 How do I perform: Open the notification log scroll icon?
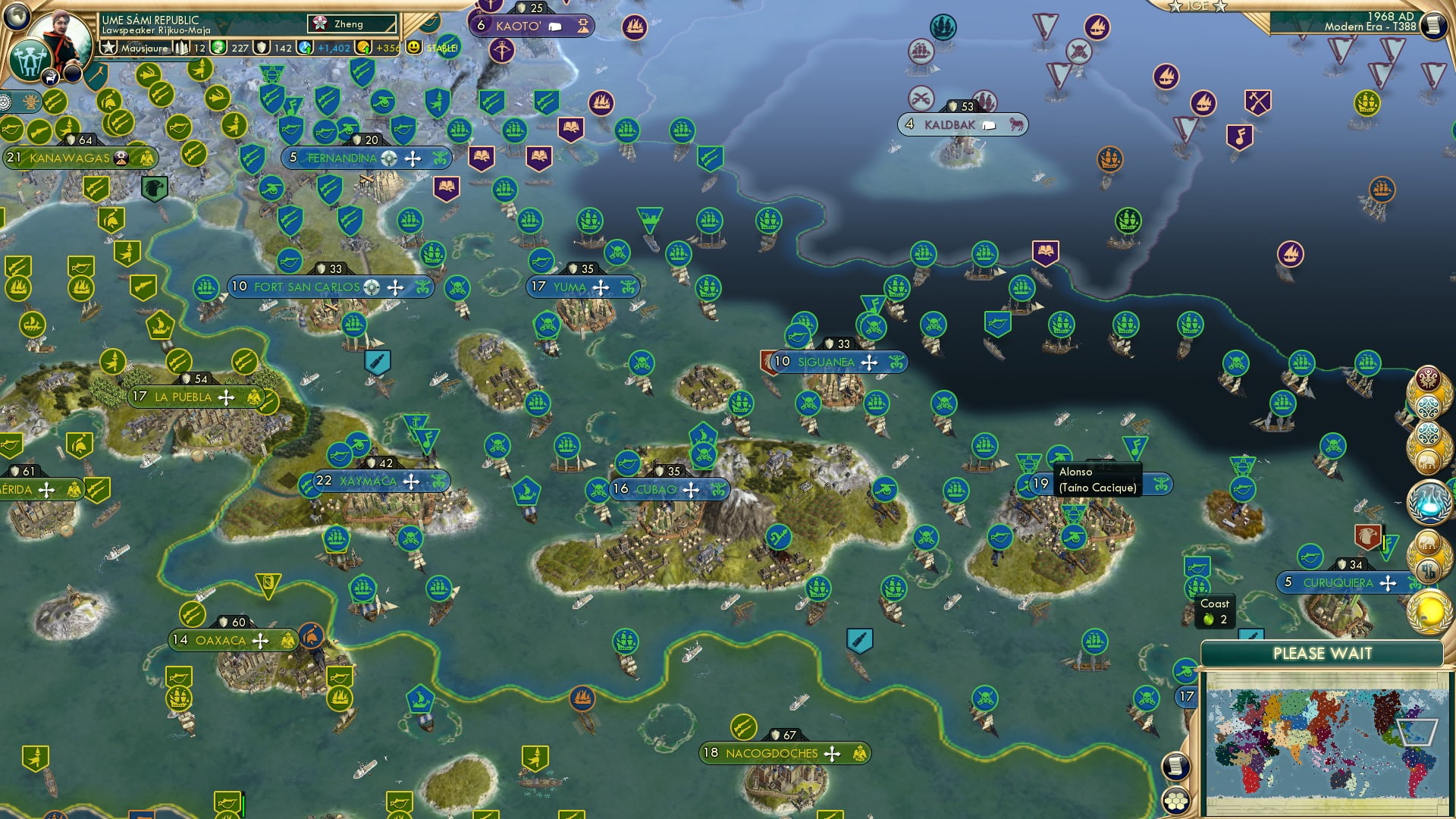click(1175, 766)
